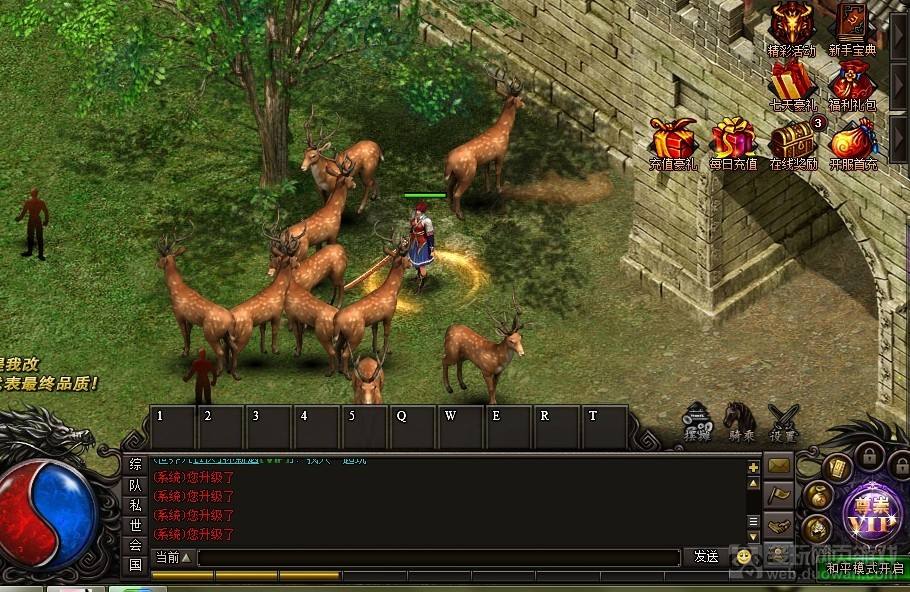The width and height of the screenshot is (910, 592).
Task: Open 设置 settings with crossed swords
Action: click(x=783, y=420)
